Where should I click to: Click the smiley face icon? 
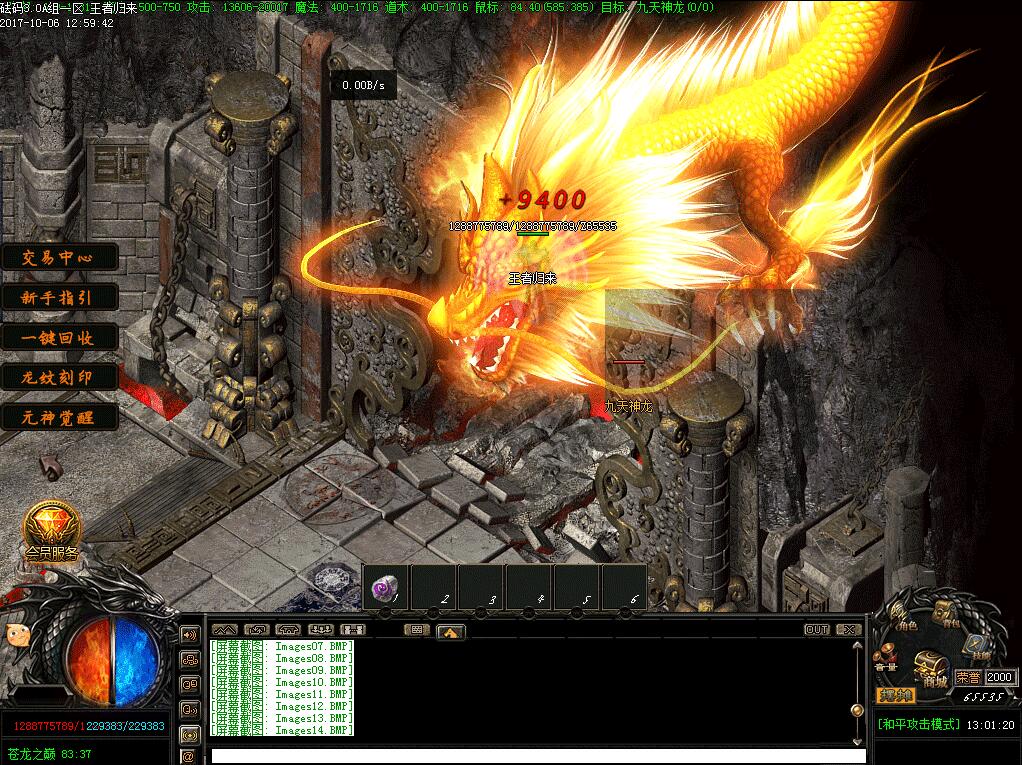click(x=17, y=634)
